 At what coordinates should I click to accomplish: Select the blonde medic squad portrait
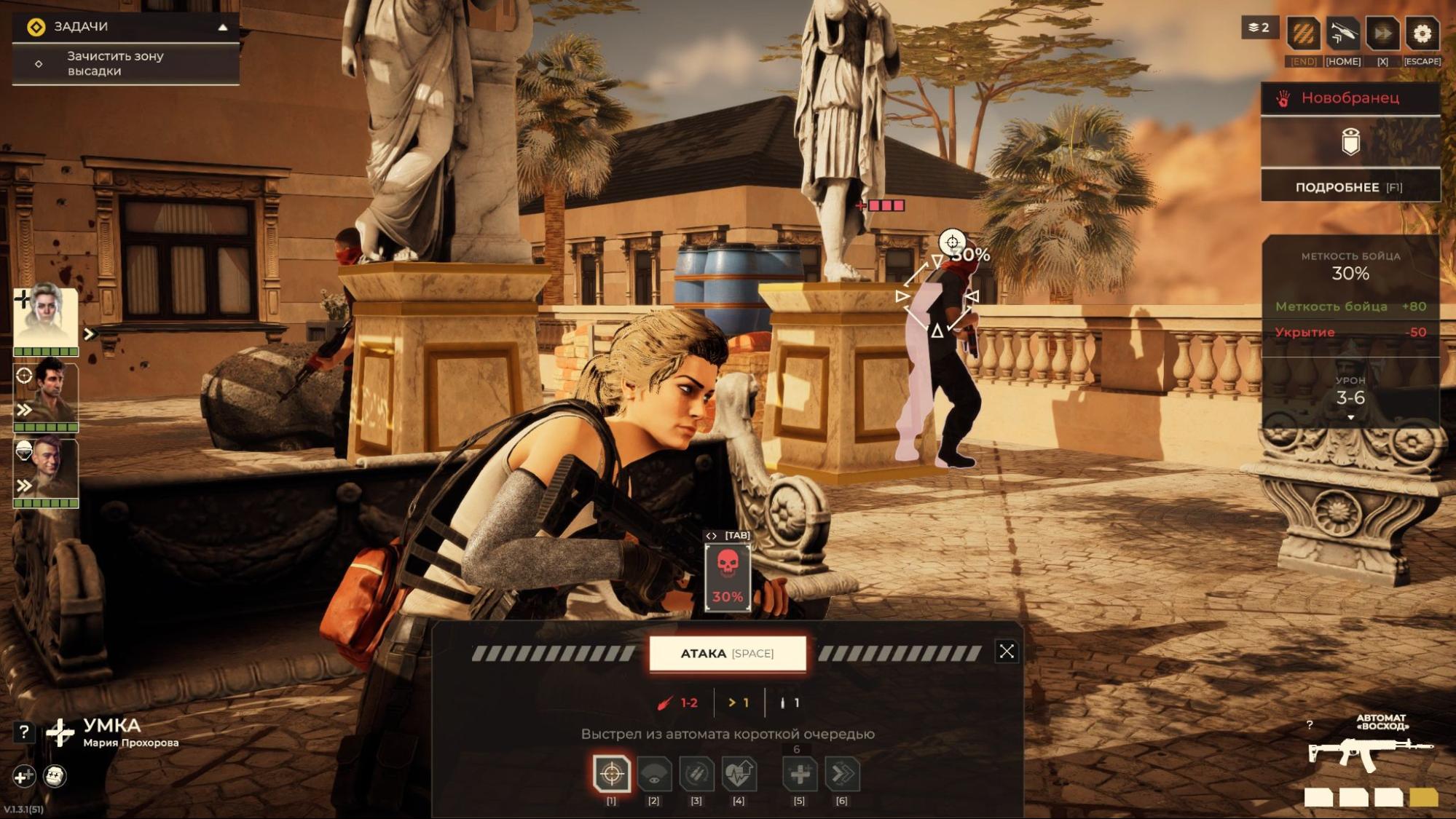coord(46,317)
